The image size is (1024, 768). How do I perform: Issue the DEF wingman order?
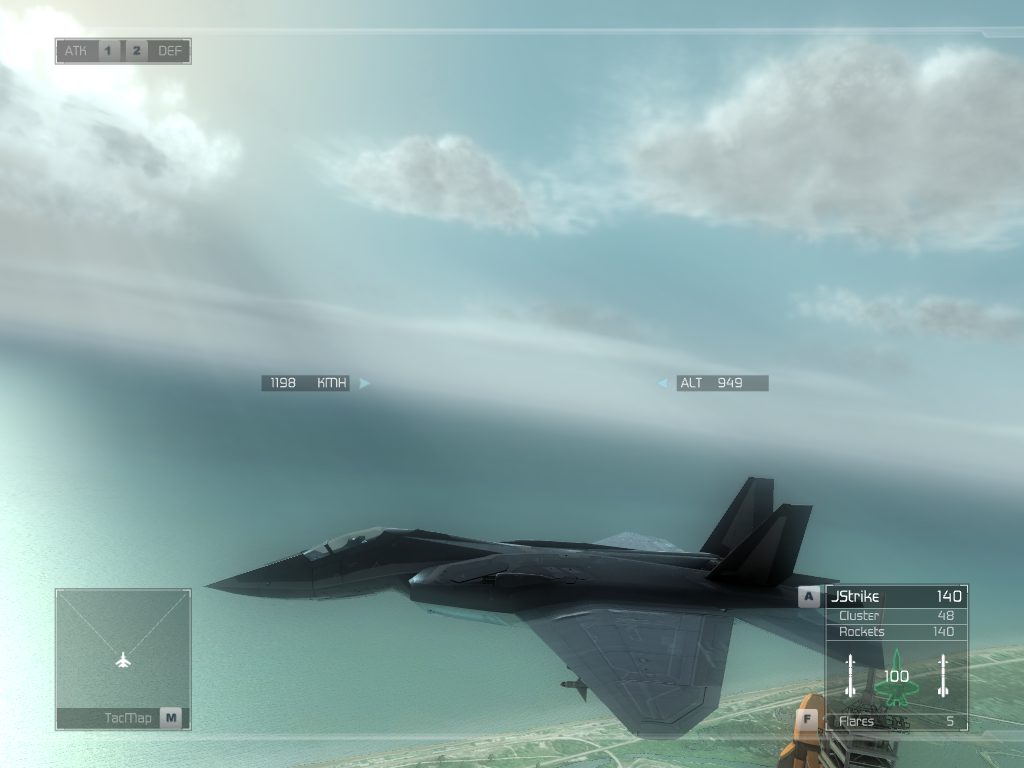tap(171, 51)
